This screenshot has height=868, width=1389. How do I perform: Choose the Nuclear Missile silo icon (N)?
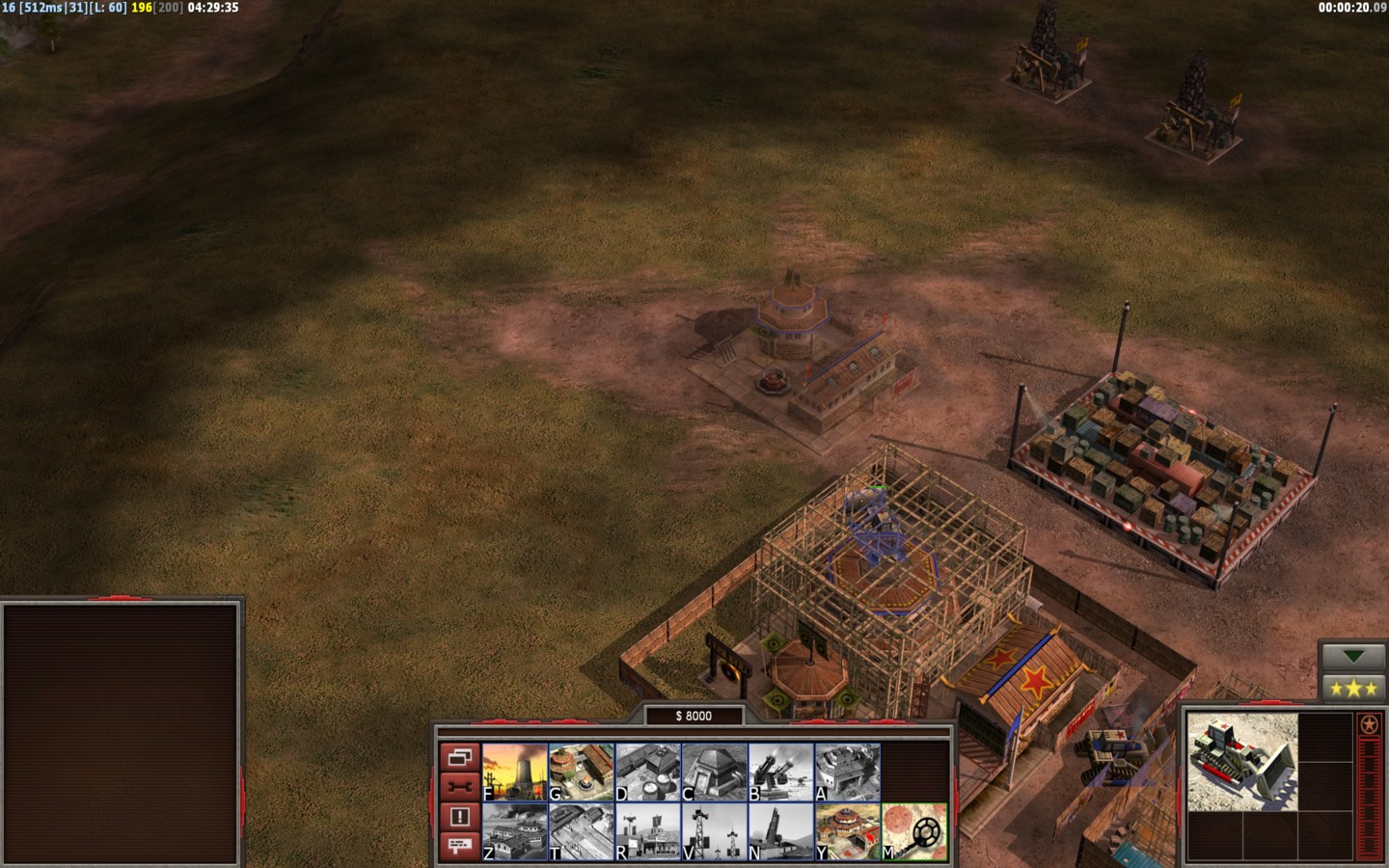(781, 831)
